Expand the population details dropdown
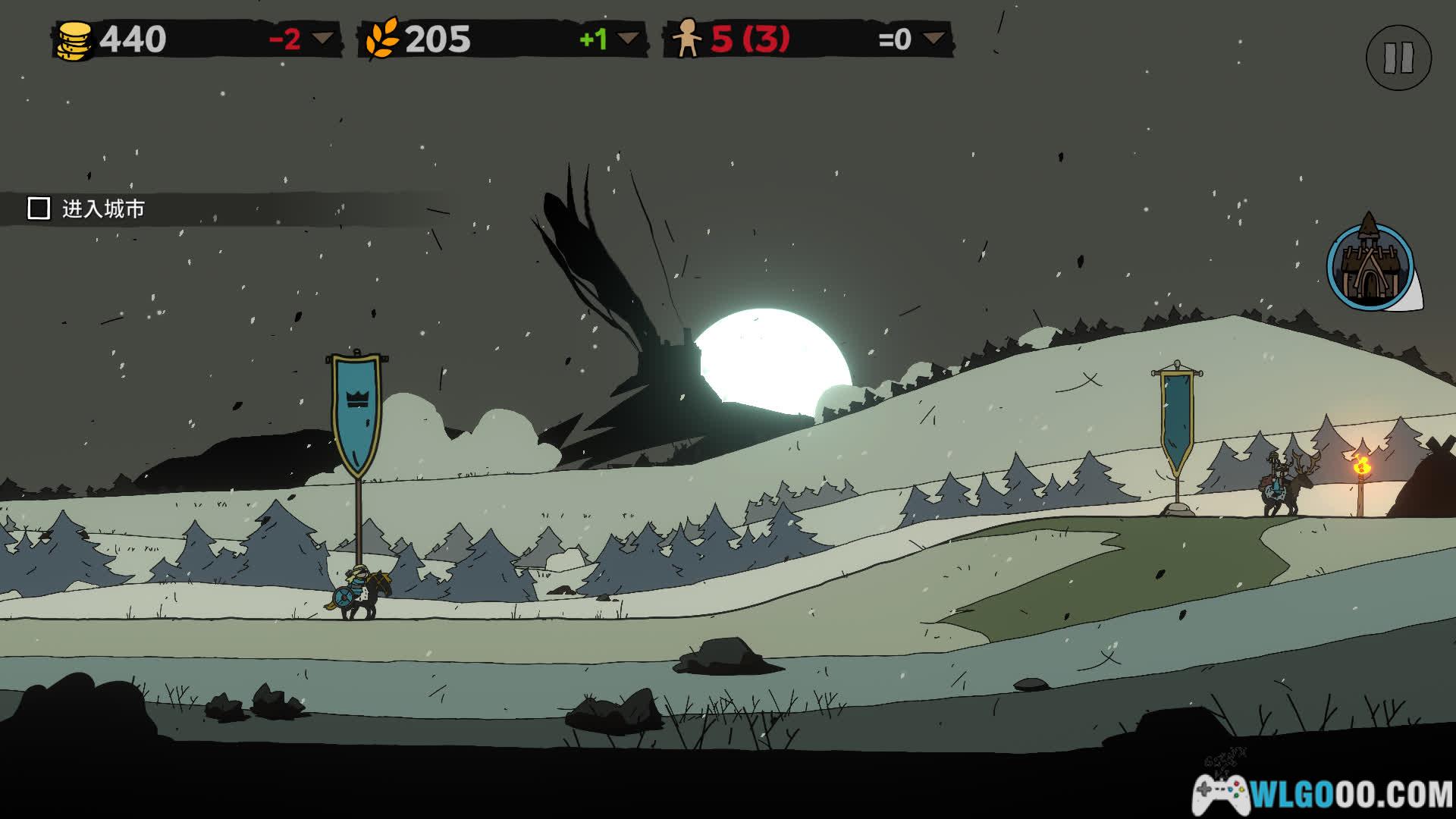Viewport: 1456px width, 819px height. tap(934, 38)
